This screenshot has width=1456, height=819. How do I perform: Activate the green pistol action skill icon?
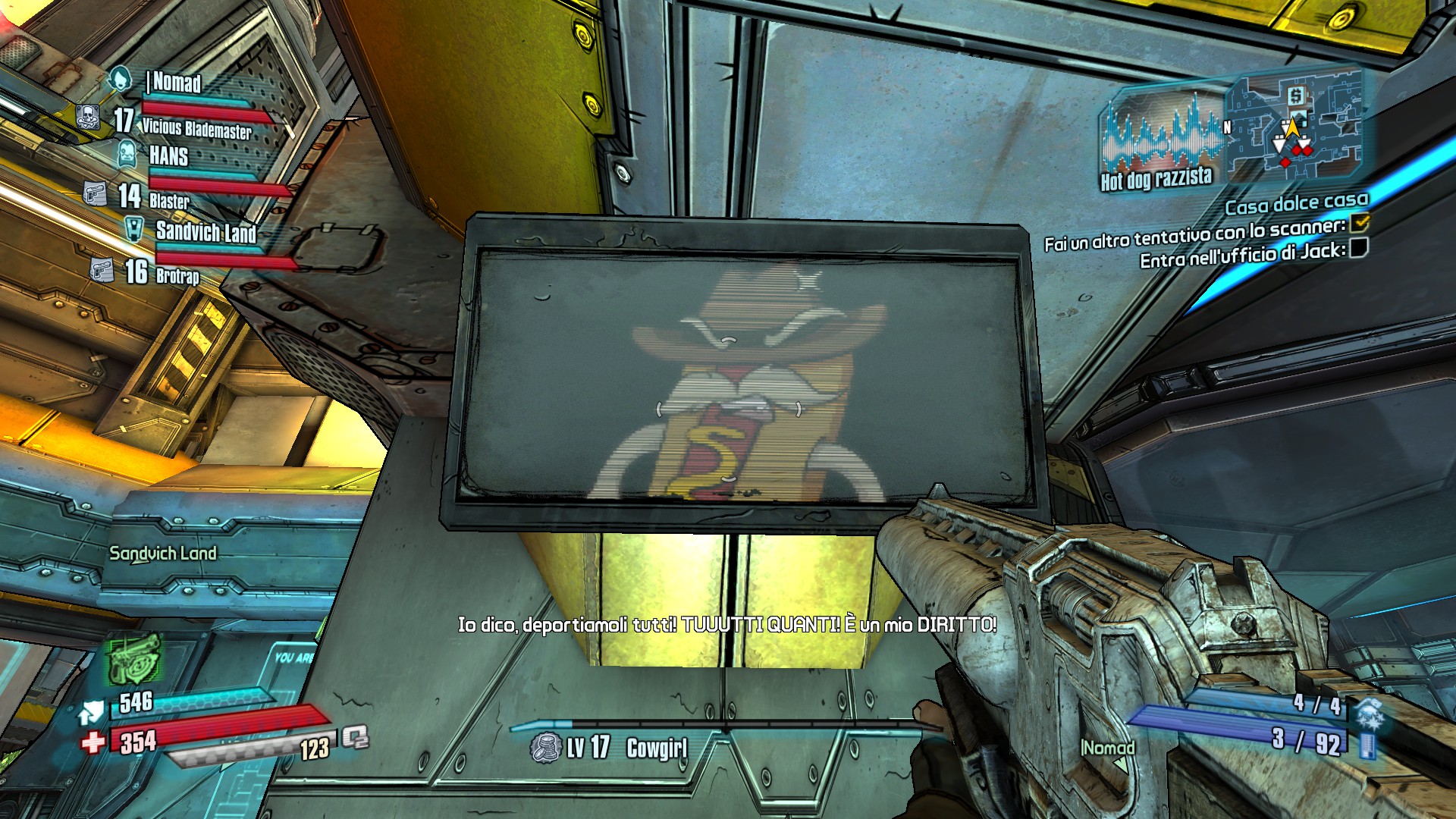coord(134,658)
